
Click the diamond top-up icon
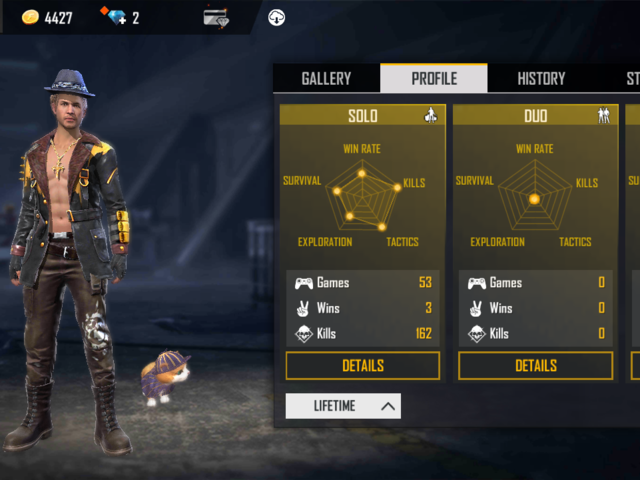coord(115,17)
